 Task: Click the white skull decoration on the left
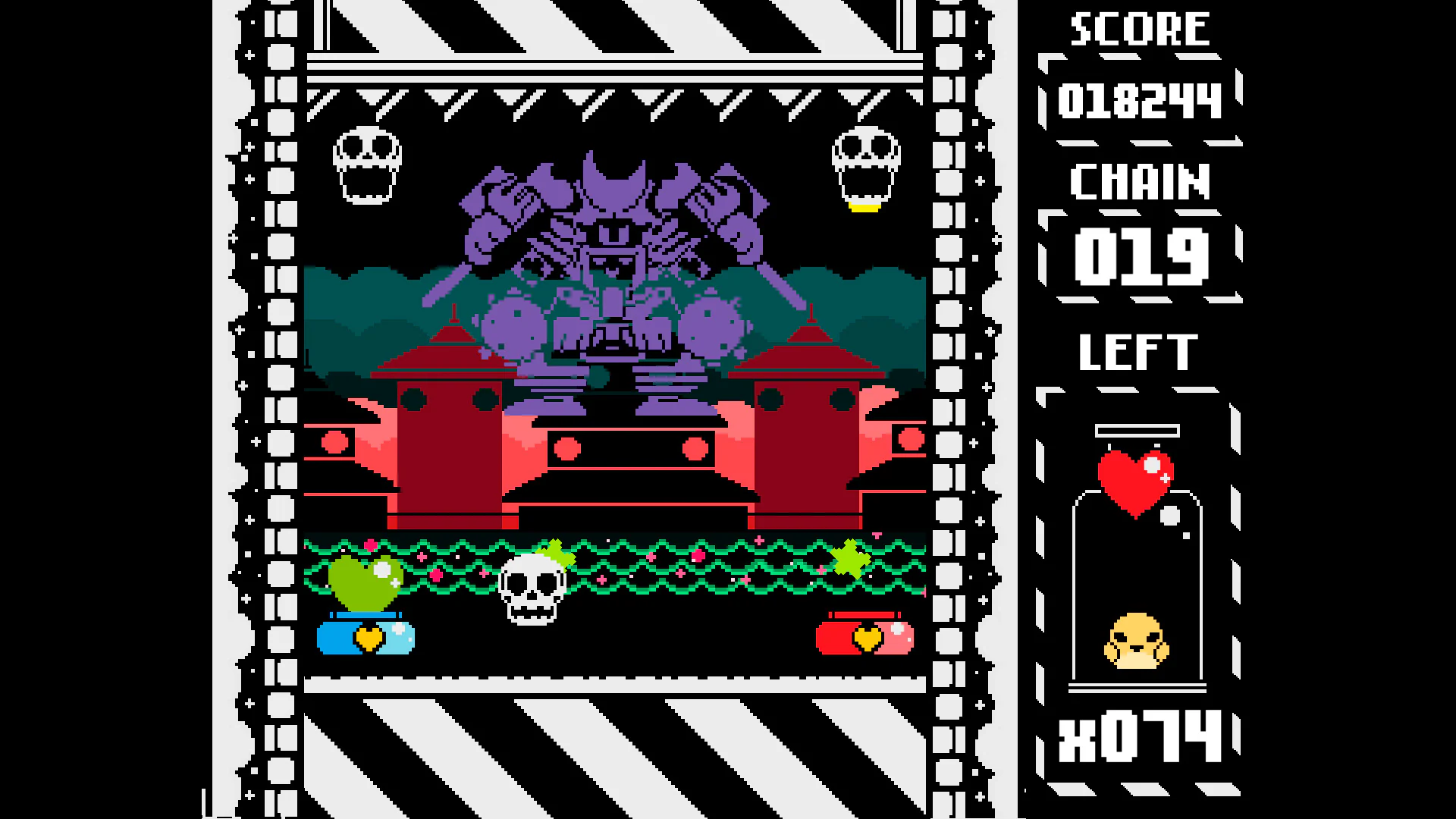[x=367, y=165]
